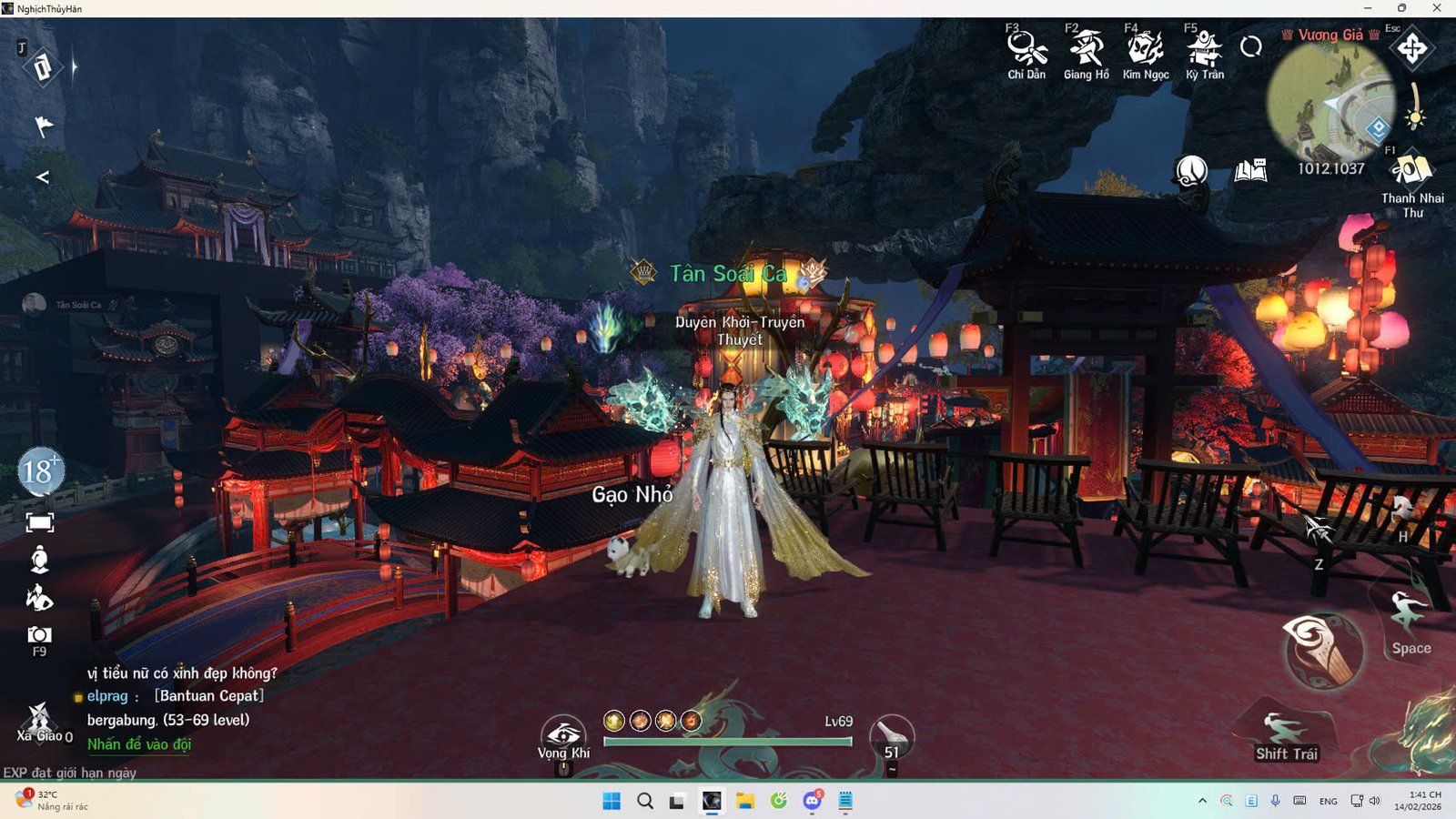Open the book/journal icon near the minimap
Screen dimensions: 1456x819
pyautogui.click(x=1251, y=169)
